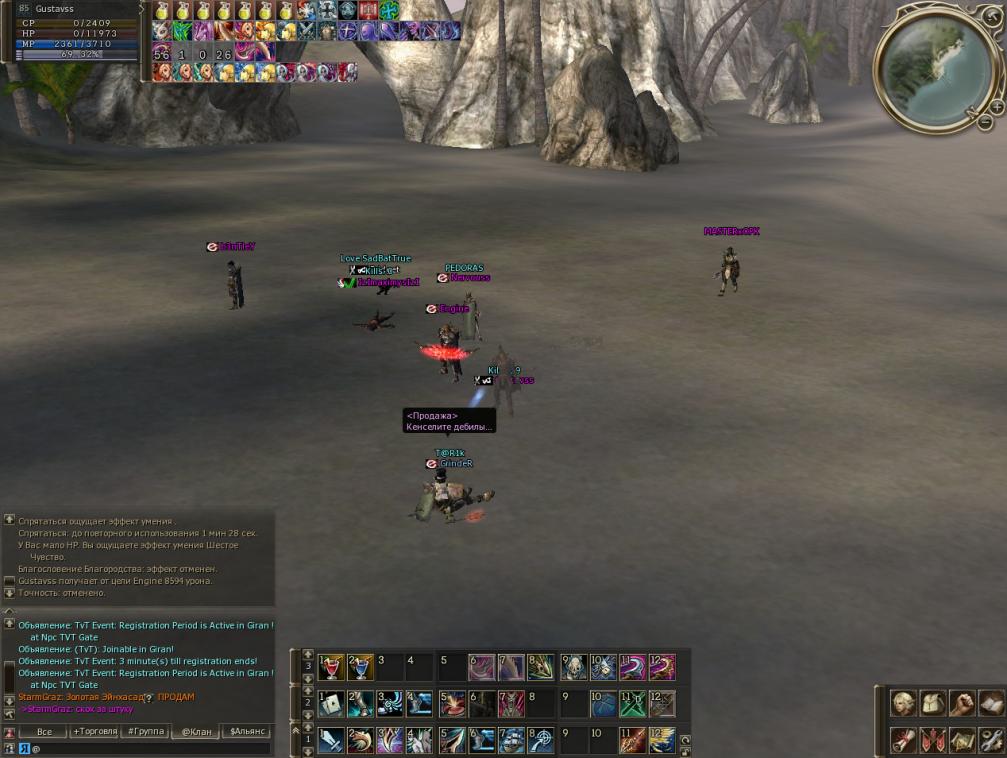Select the #Группа chat tab

pyautogui.click(x=146, y=732)
